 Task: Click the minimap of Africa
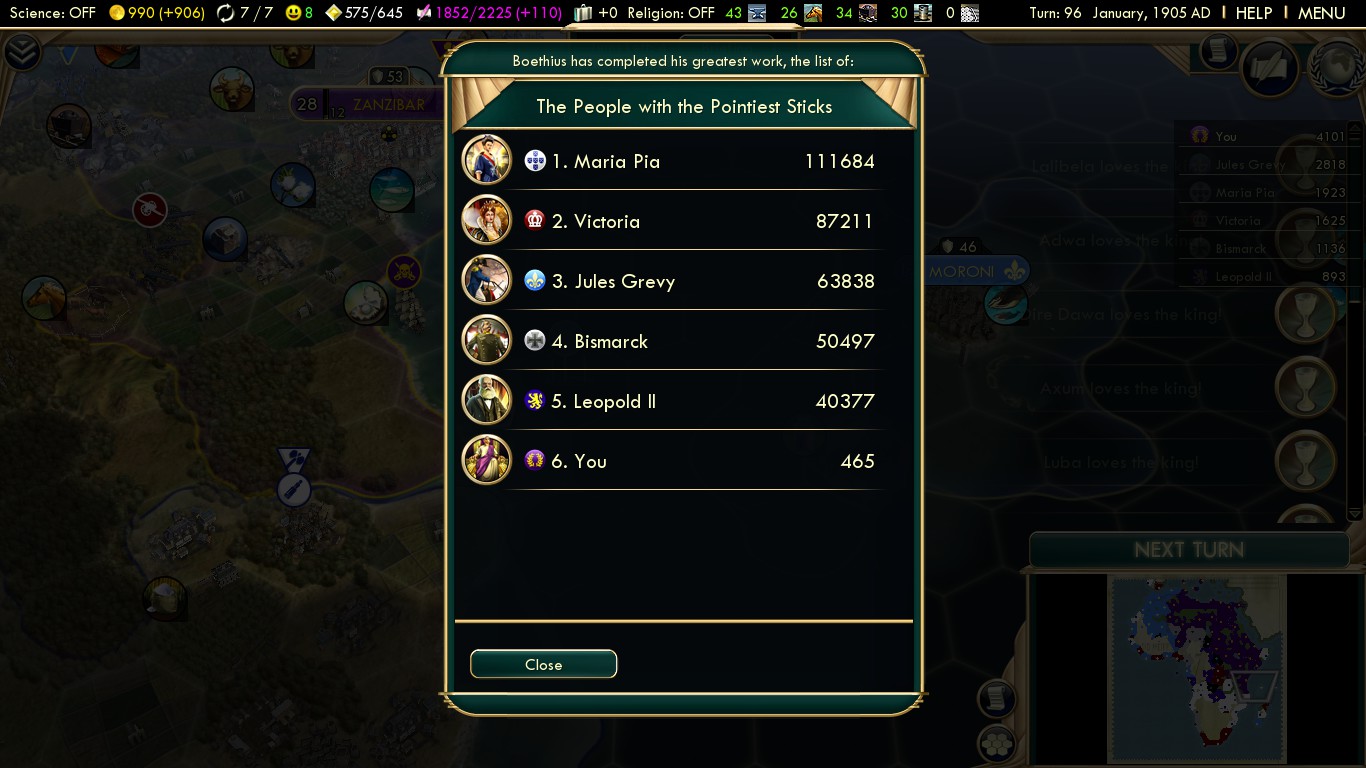(1197, 667)
